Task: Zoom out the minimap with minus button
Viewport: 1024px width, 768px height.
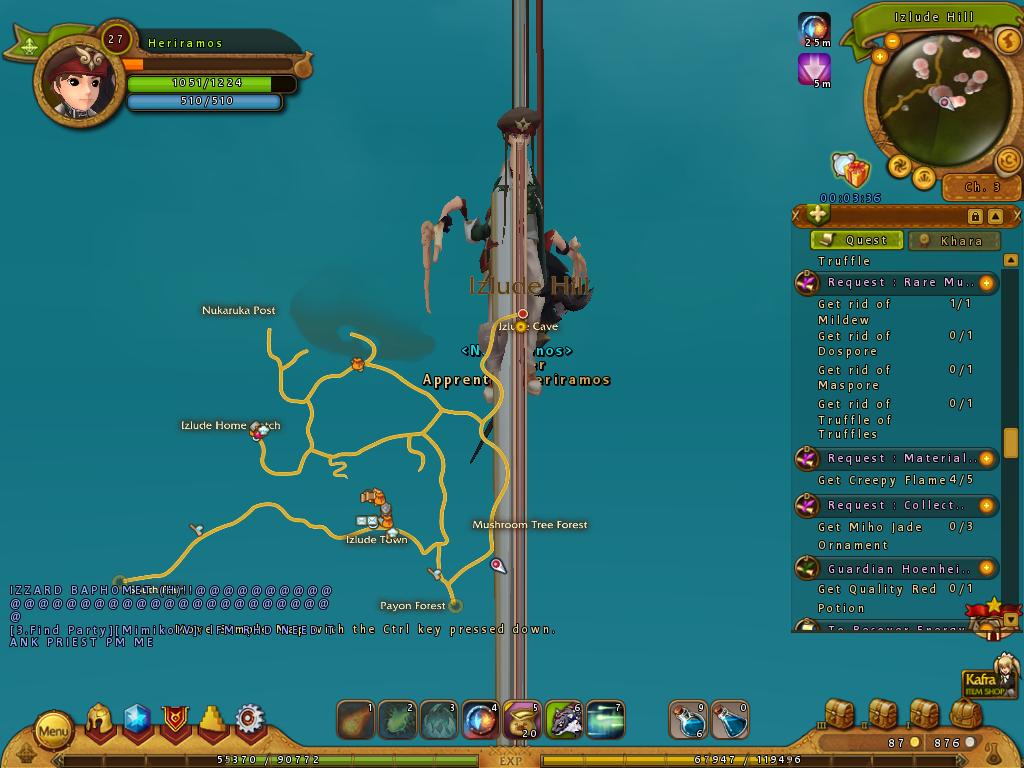Action: [x=892, y=41]
